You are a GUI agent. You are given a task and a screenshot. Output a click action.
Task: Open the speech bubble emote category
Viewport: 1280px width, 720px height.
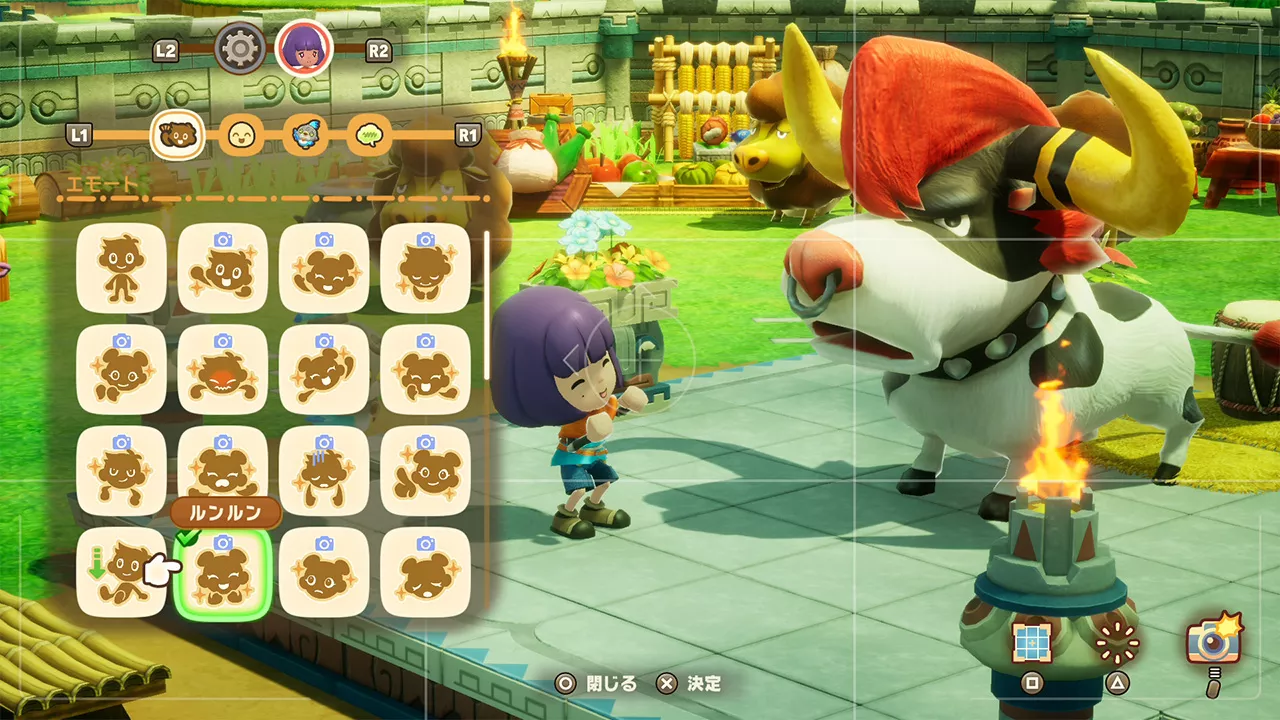371,134
